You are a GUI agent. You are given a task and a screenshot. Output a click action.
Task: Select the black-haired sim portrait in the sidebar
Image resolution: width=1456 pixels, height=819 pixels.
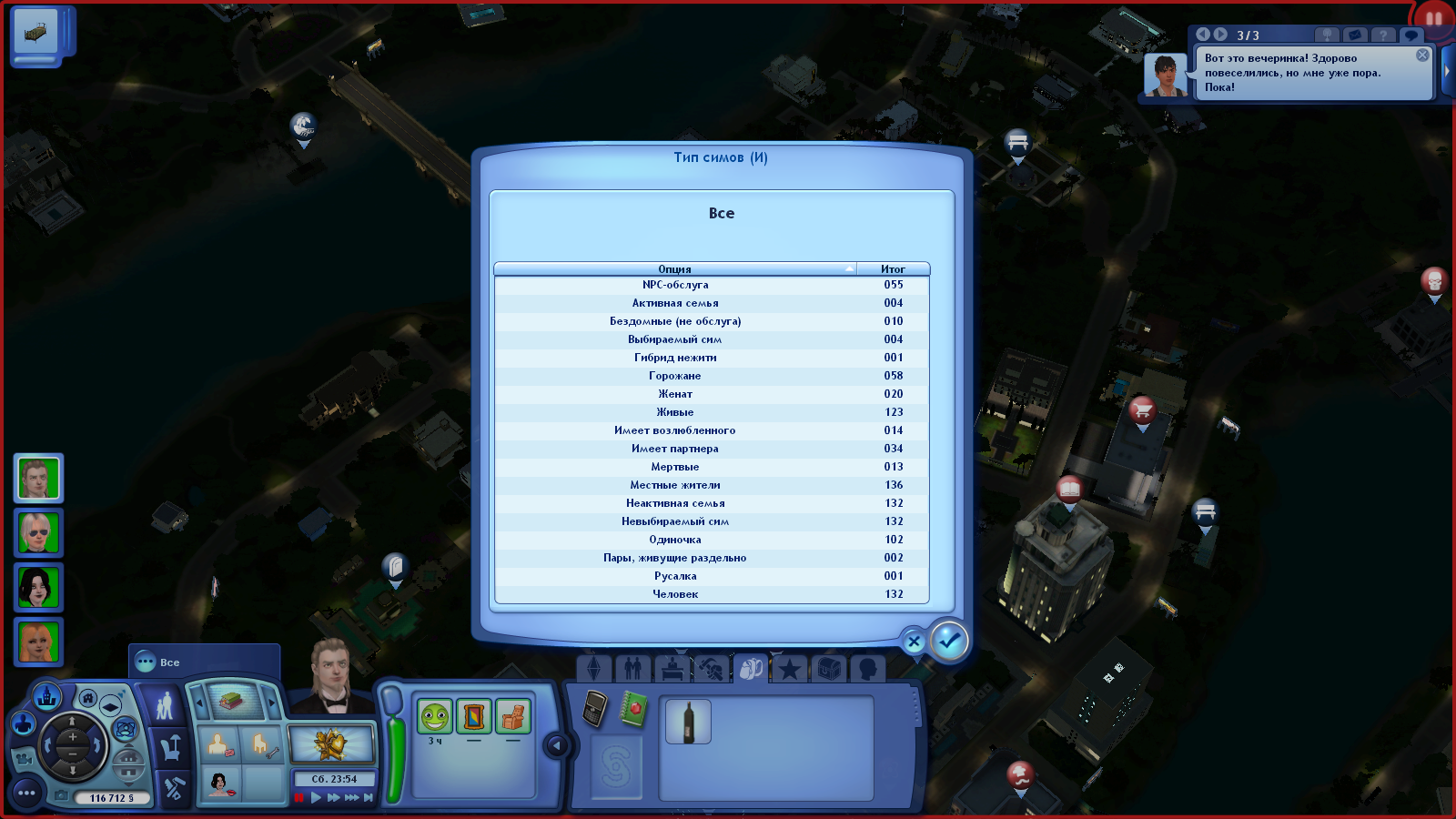tap(38, 587)
